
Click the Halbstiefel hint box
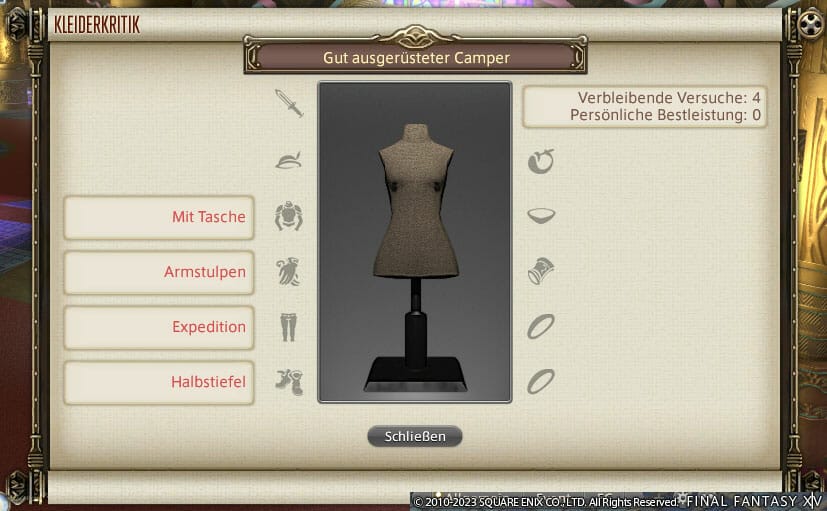[159, 381]
